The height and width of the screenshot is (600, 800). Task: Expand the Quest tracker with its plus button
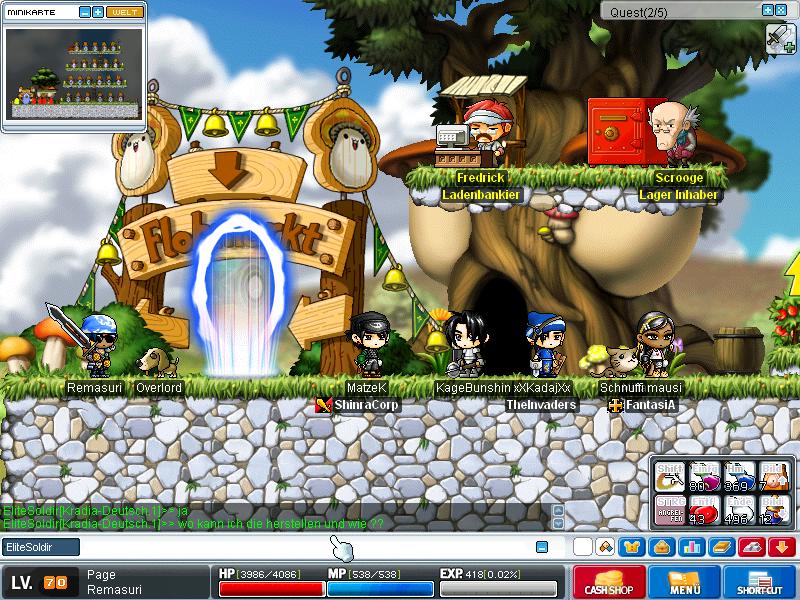point(767,10)
